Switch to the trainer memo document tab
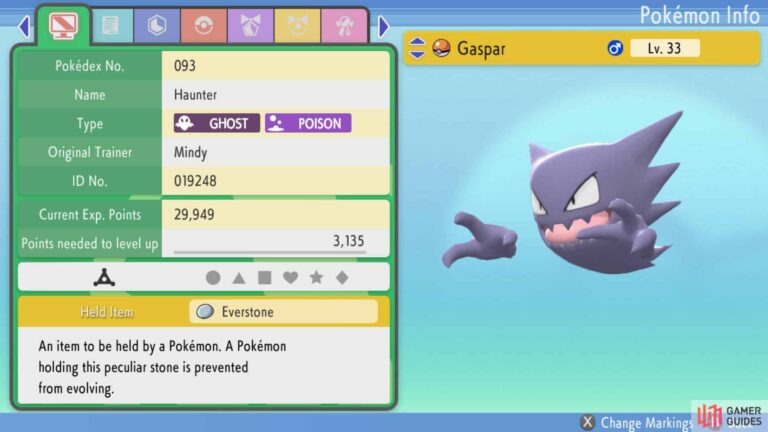 (111, 27)
